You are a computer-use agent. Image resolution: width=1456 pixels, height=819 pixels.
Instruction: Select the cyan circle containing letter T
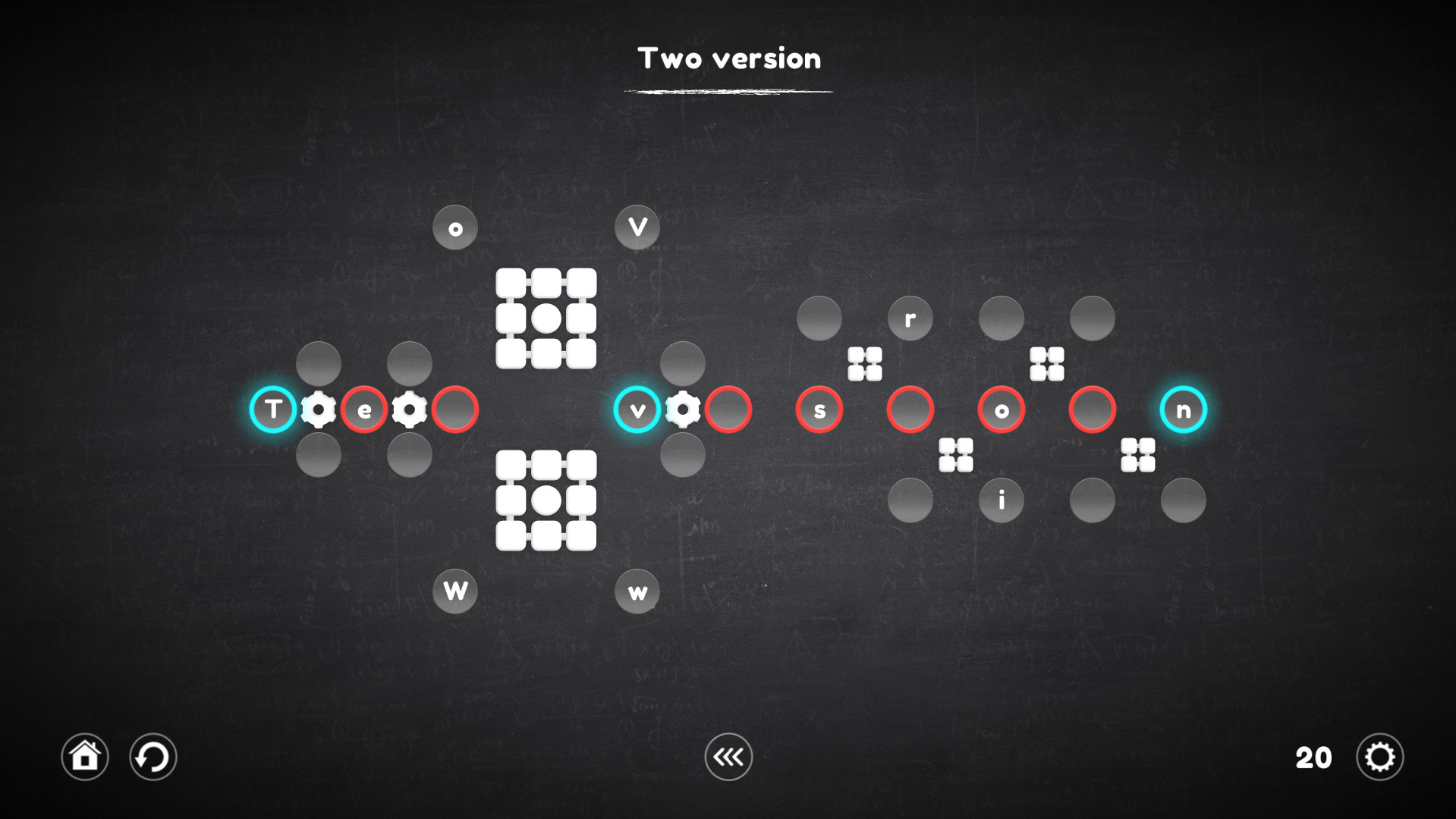(x=274, y=409)
